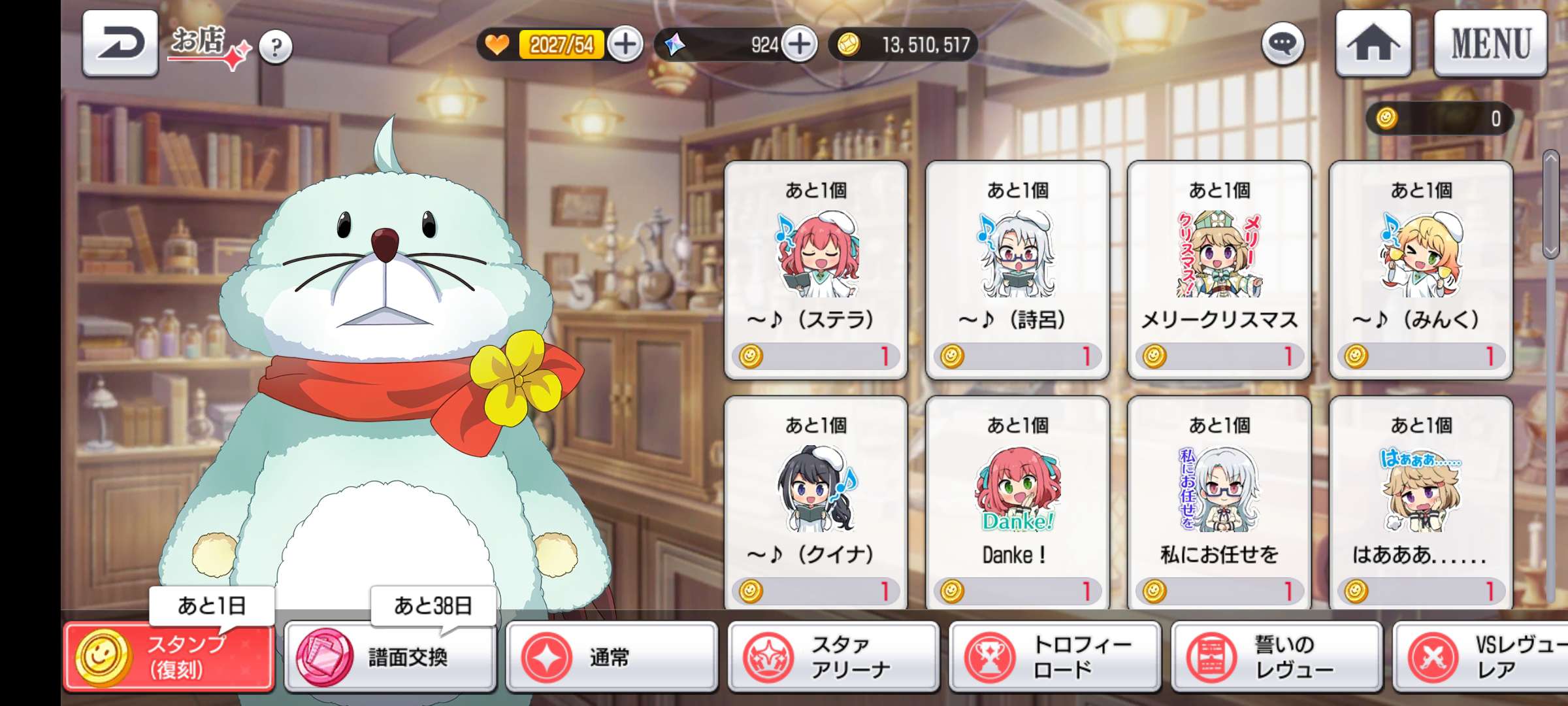The width and height of the screenshot is (1568, 706).
Task: Select the ～♪（詩呂） stamp item
Action: tap(1017, 269)
